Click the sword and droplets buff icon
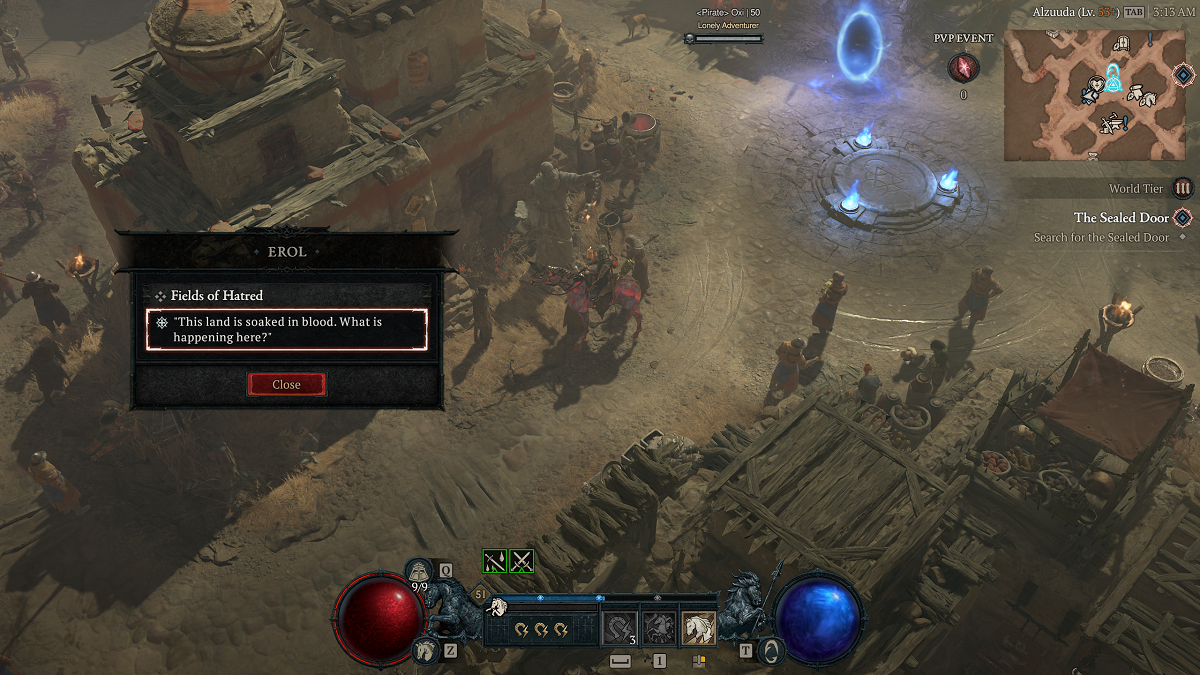This screenshot has height=675, width=1200. coord(495,561)
